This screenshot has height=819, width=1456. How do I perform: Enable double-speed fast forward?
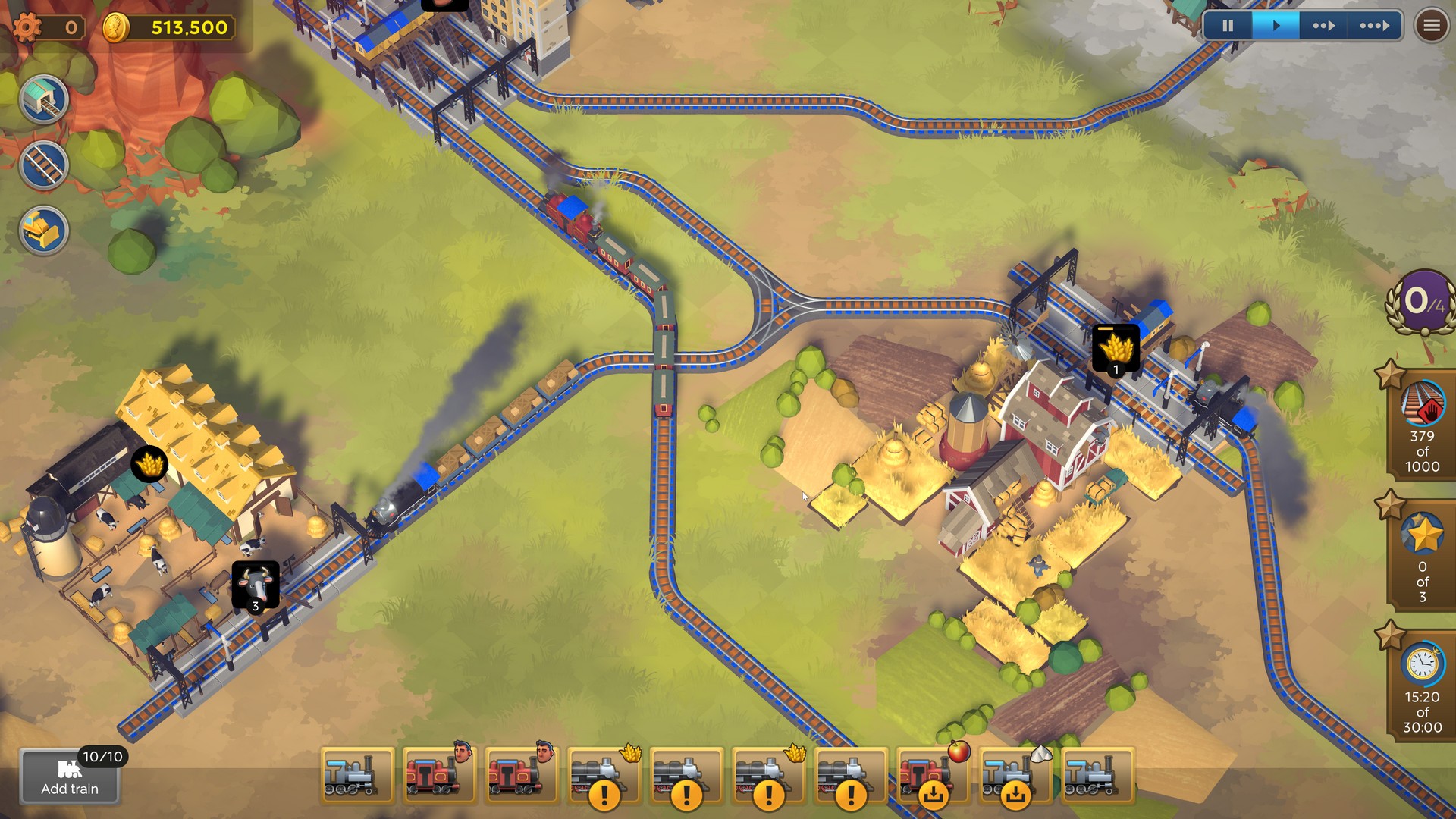click(x=1323, y=25)
